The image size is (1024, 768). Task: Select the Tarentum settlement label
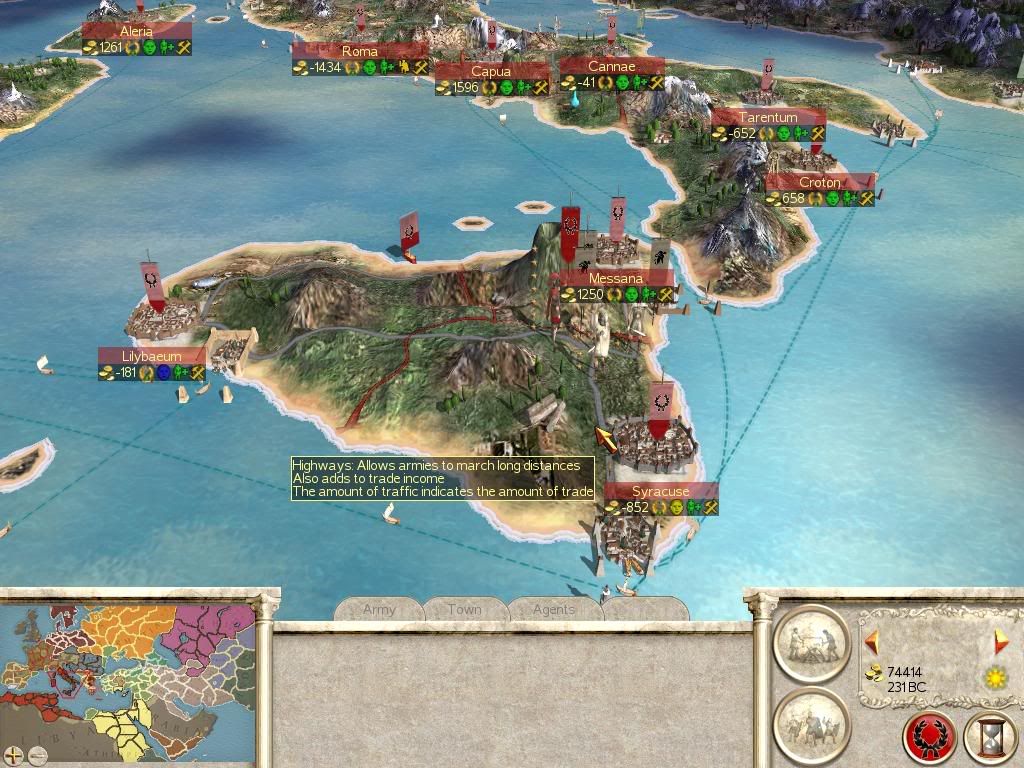(x=768, y=118)
